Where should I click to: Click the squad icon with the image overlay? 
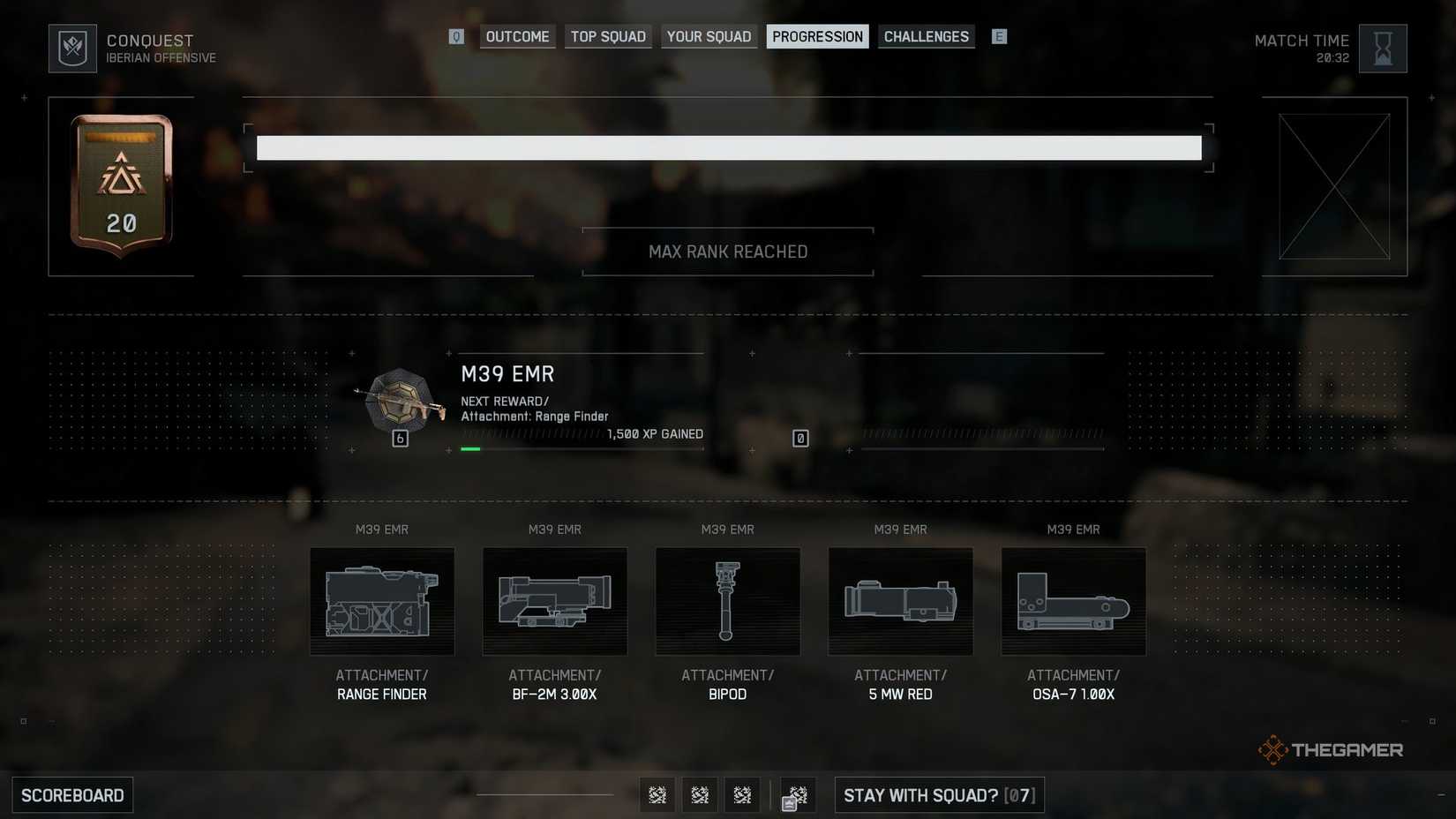point(796,794)
